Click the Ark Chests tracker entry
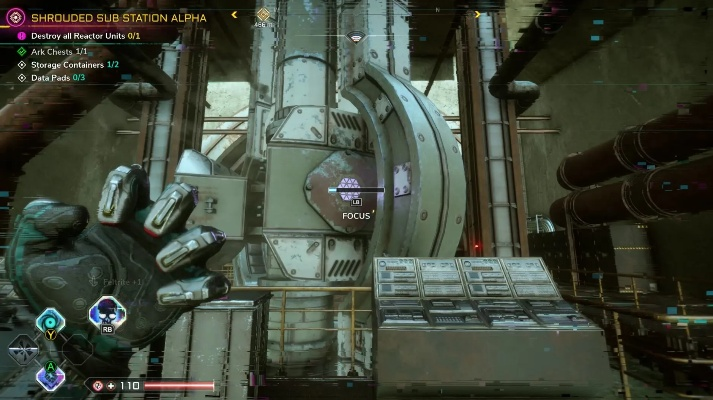Image resolution: width=713 pixels, height=400 pixels. point(60,51)
